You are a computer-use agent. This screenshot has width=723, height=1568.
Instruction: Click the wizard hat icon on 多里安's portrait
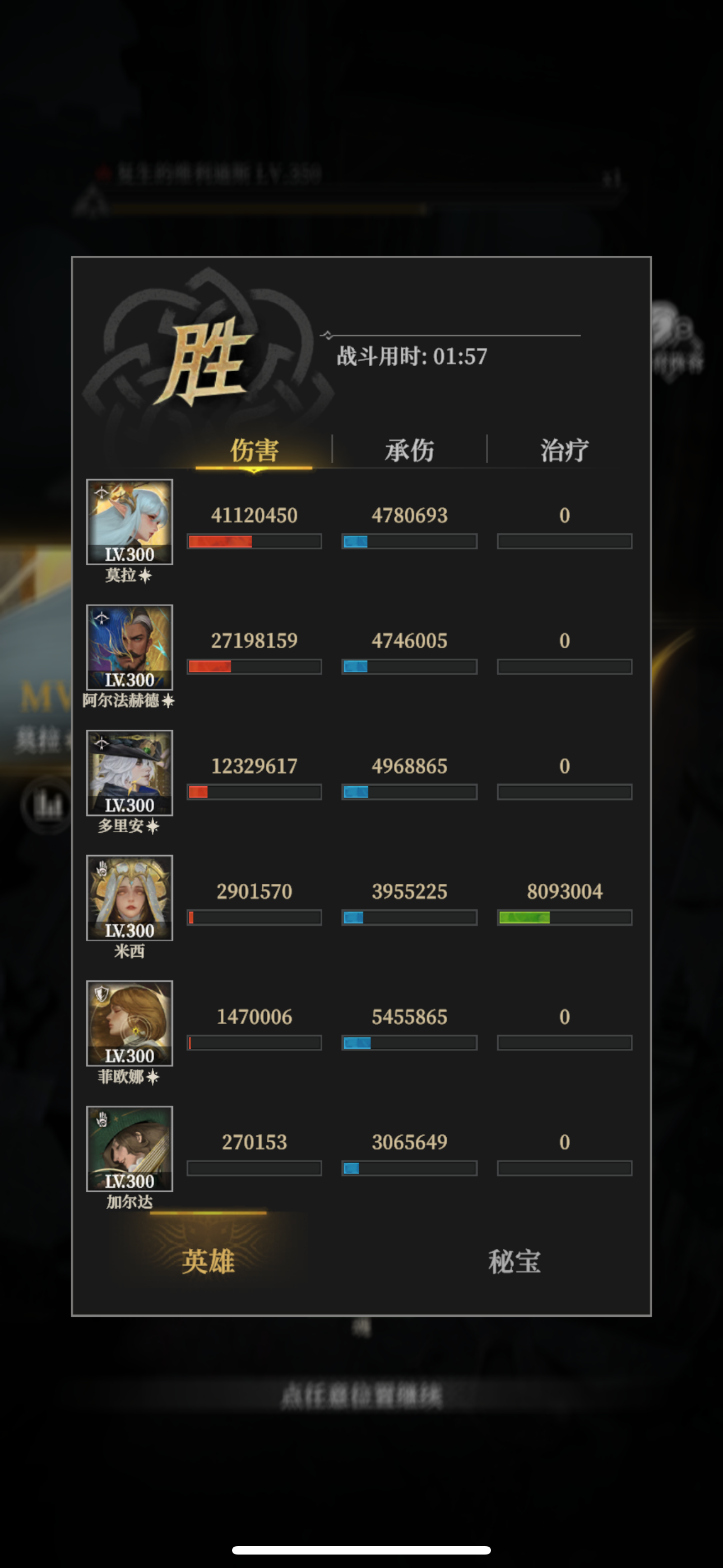[102, 744]
